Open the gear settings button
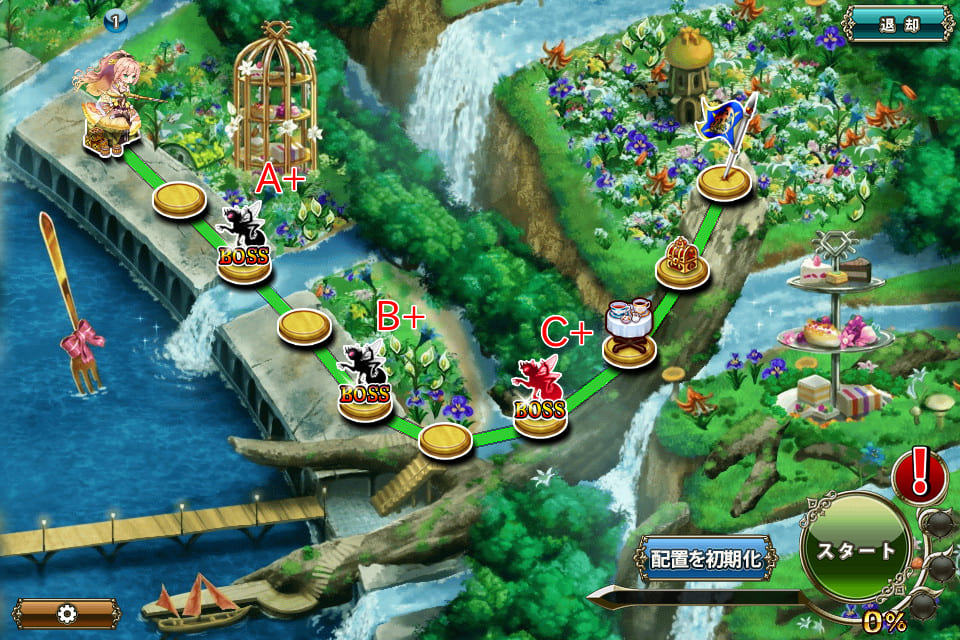This screenshot has height=640, width=960. (x=66, y=612)
